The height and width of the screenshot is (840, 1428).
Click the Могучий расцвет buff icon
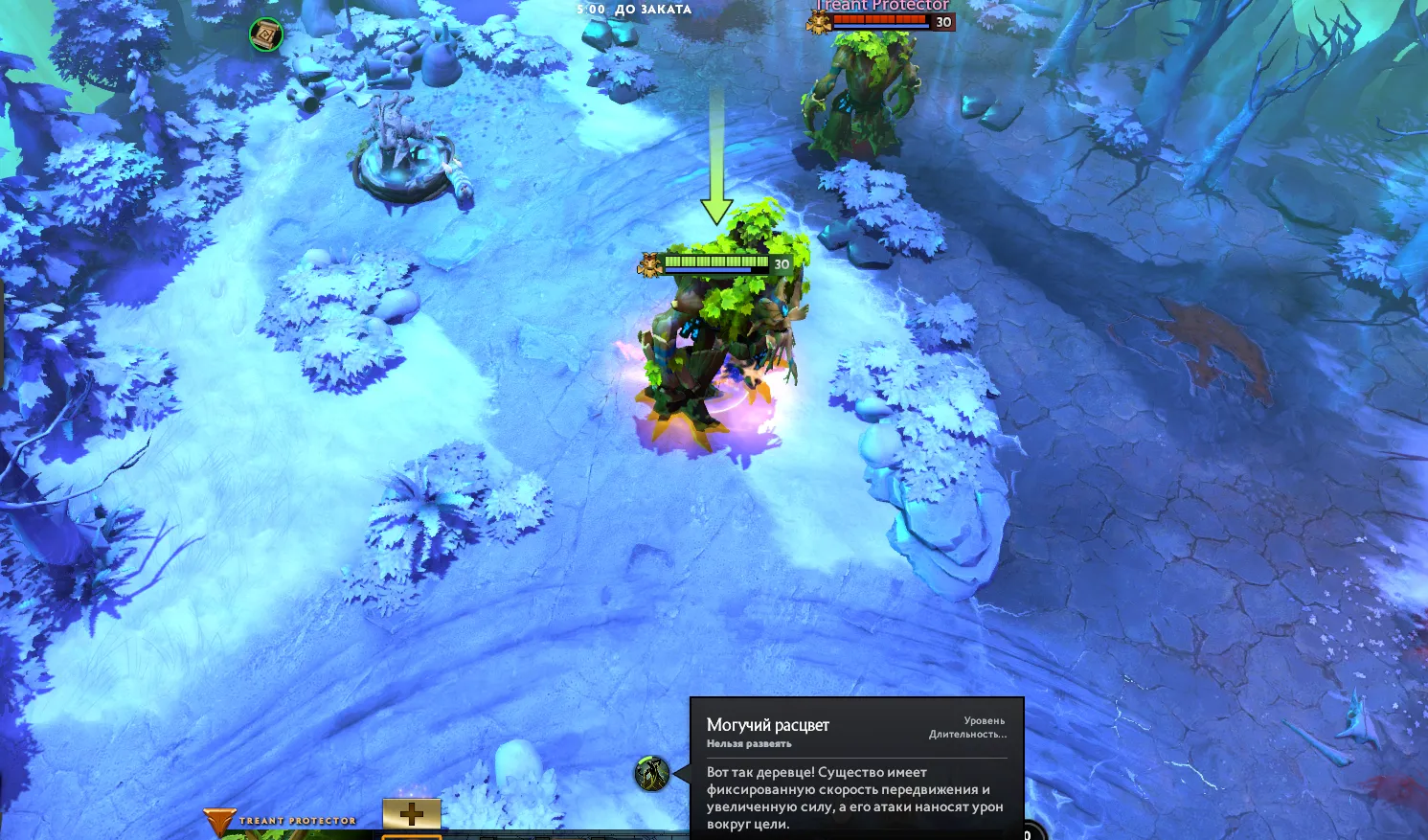point(654,773)
